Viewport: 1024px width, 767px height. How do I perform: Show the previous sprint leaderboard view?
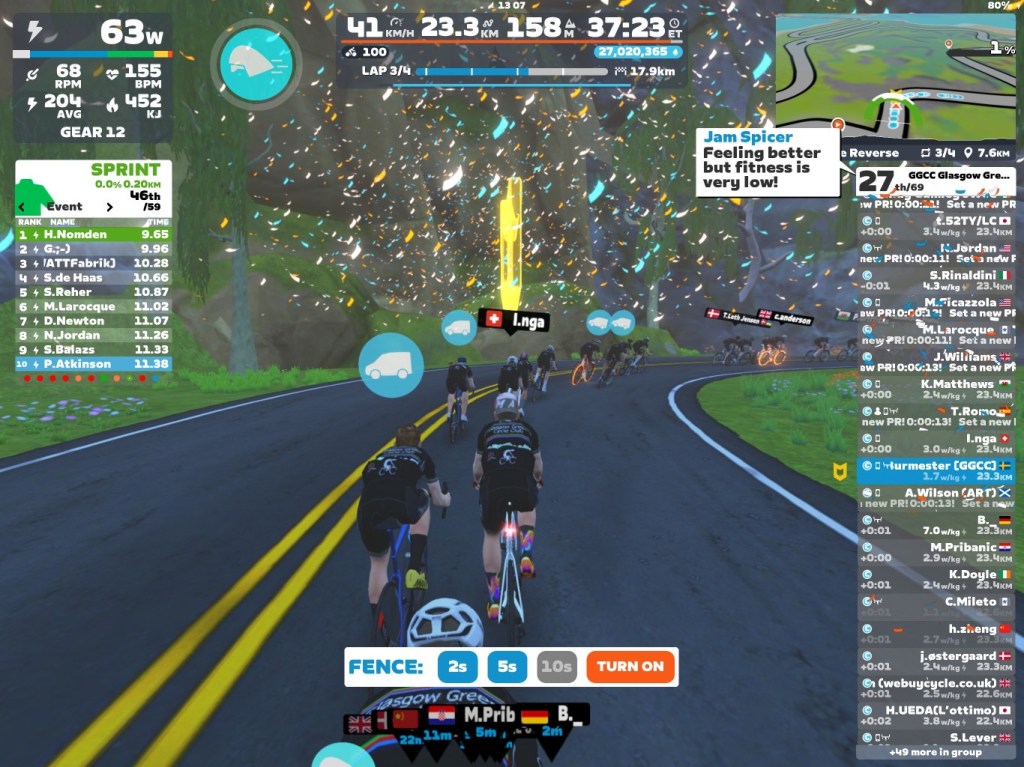tap(21, 207)
